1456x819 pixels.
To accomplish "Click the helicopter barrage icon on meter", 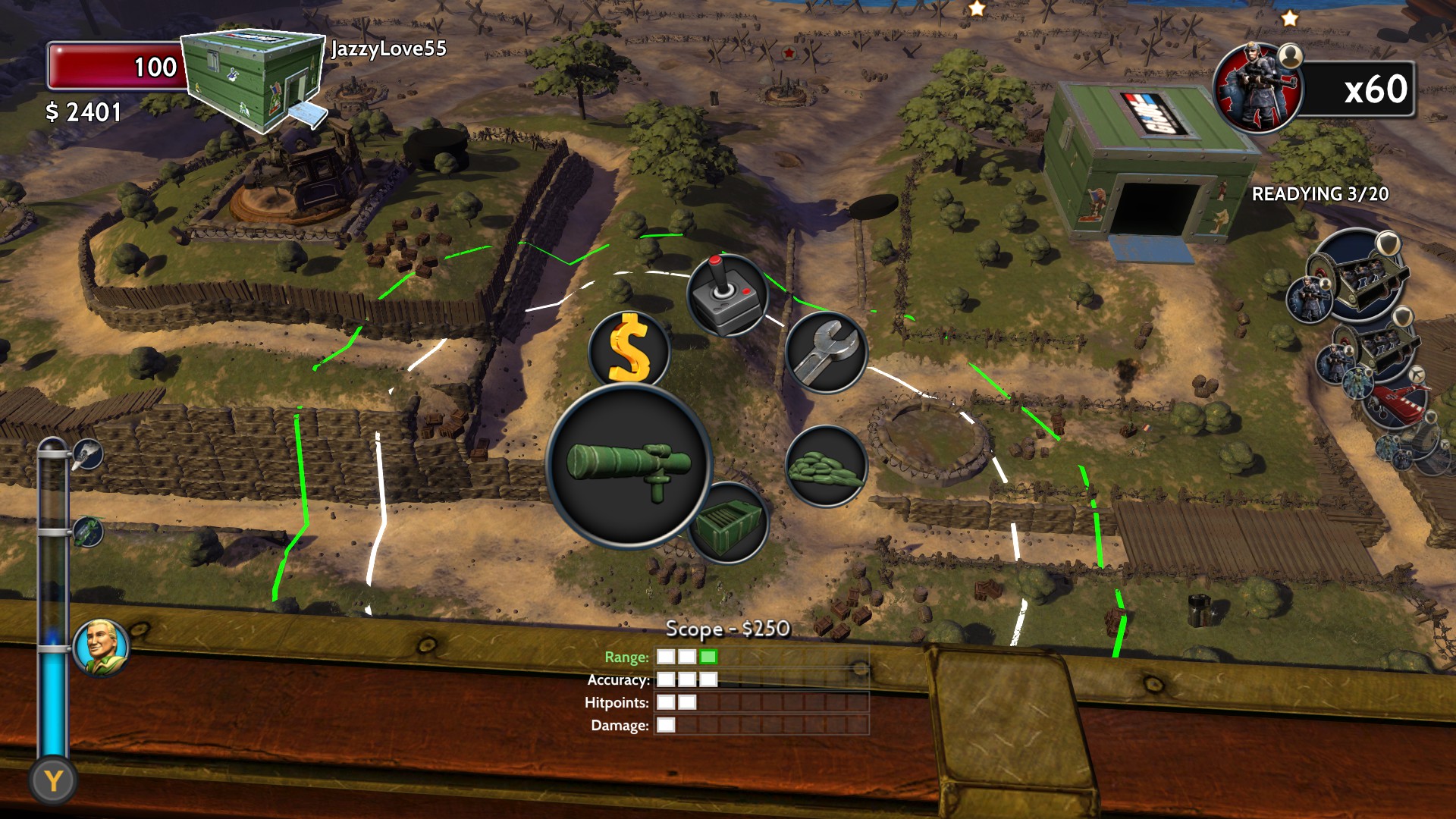I will point(87,532).
